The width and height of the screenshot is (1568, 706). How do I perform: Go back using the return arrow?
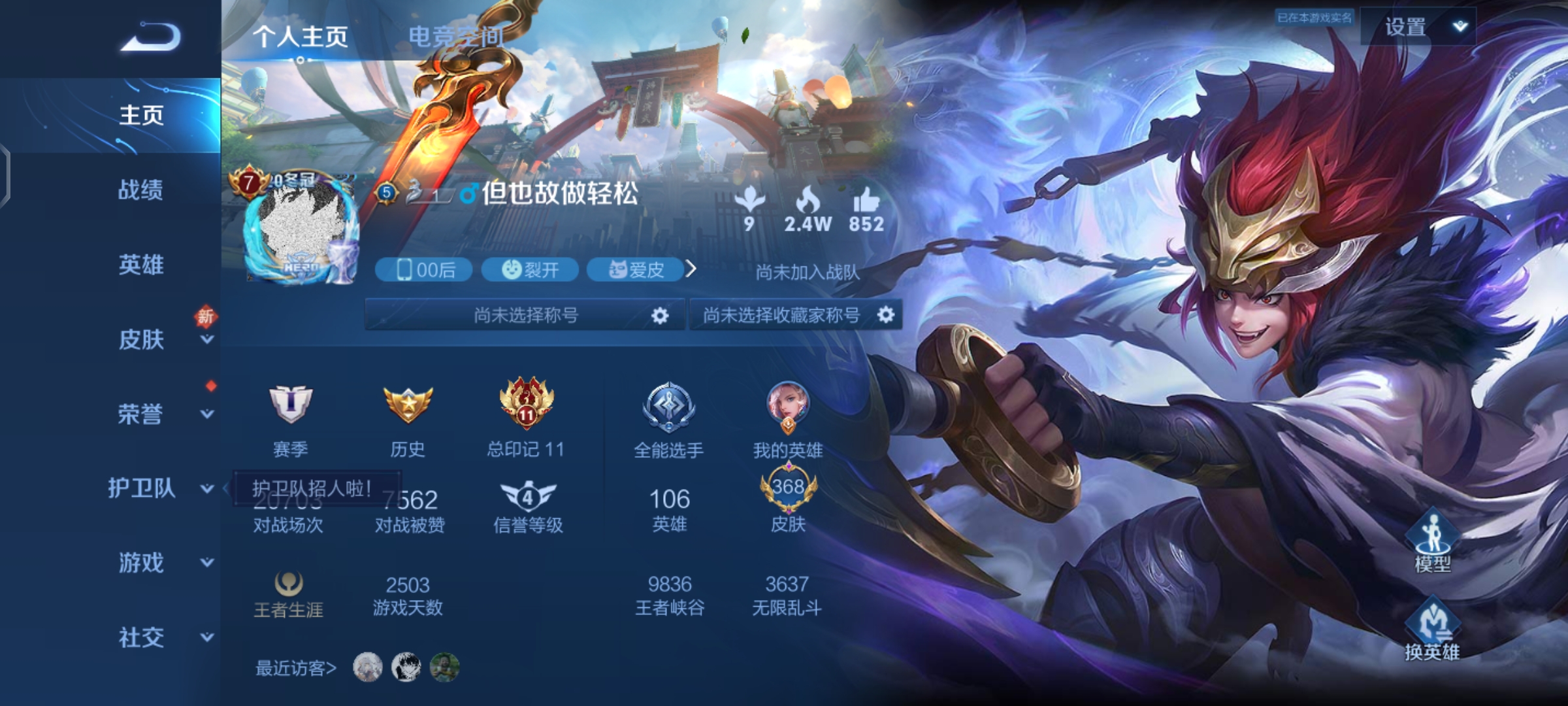150,37
